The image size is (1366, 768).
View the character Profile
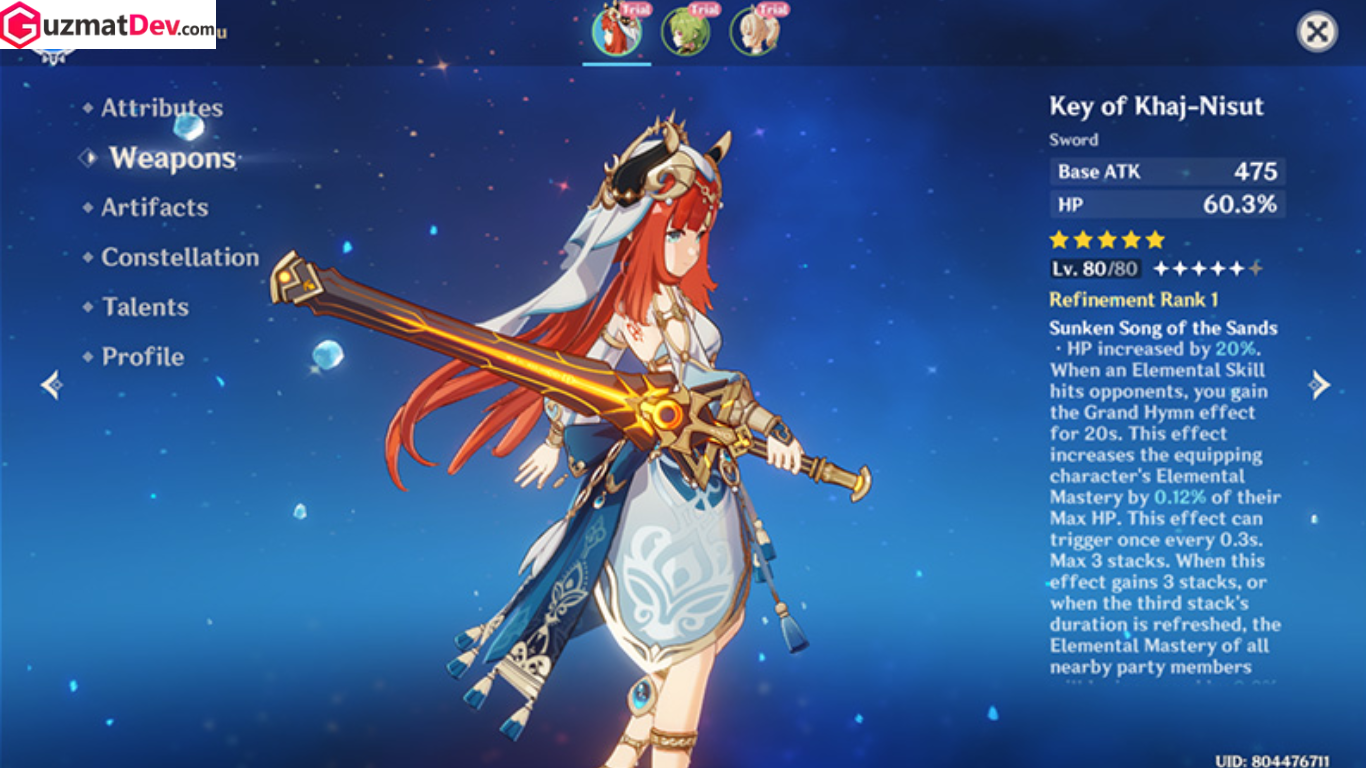(x=142, y=357)
